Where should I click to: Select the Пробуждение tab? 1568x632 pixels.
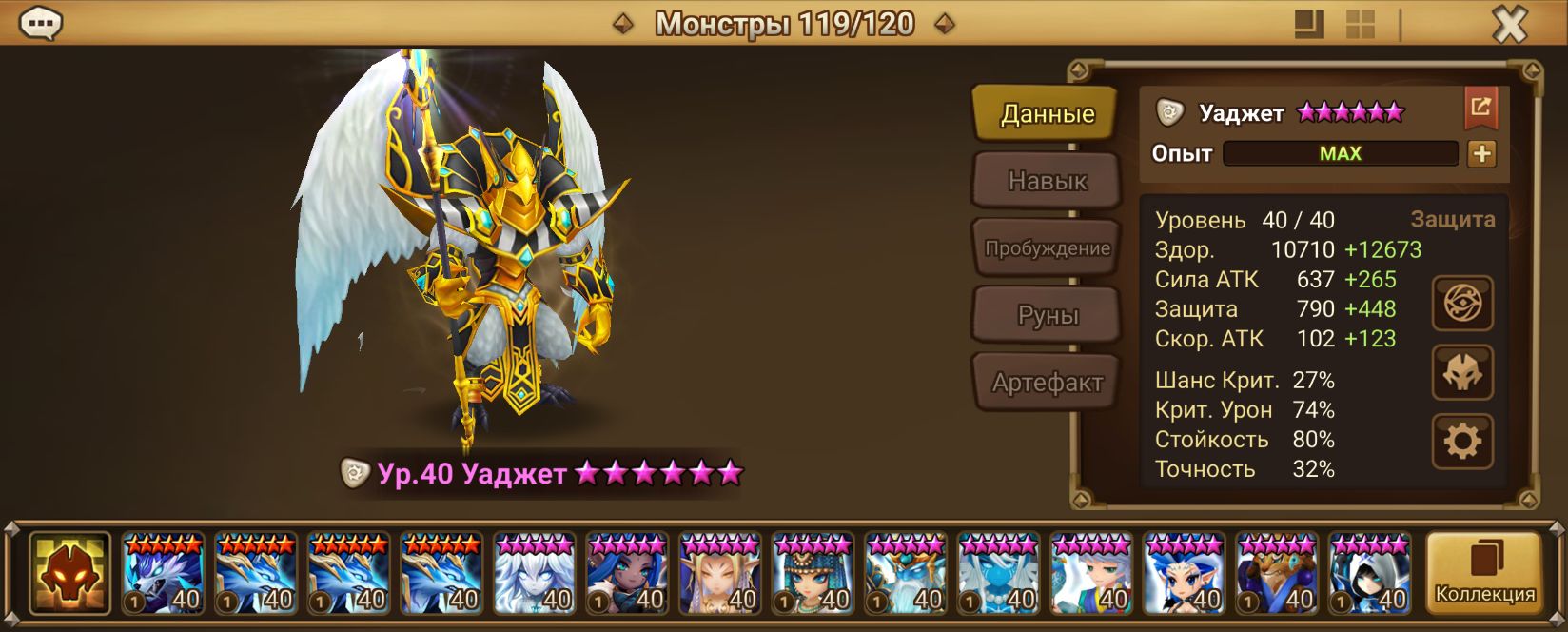(x=1047, y=248)
